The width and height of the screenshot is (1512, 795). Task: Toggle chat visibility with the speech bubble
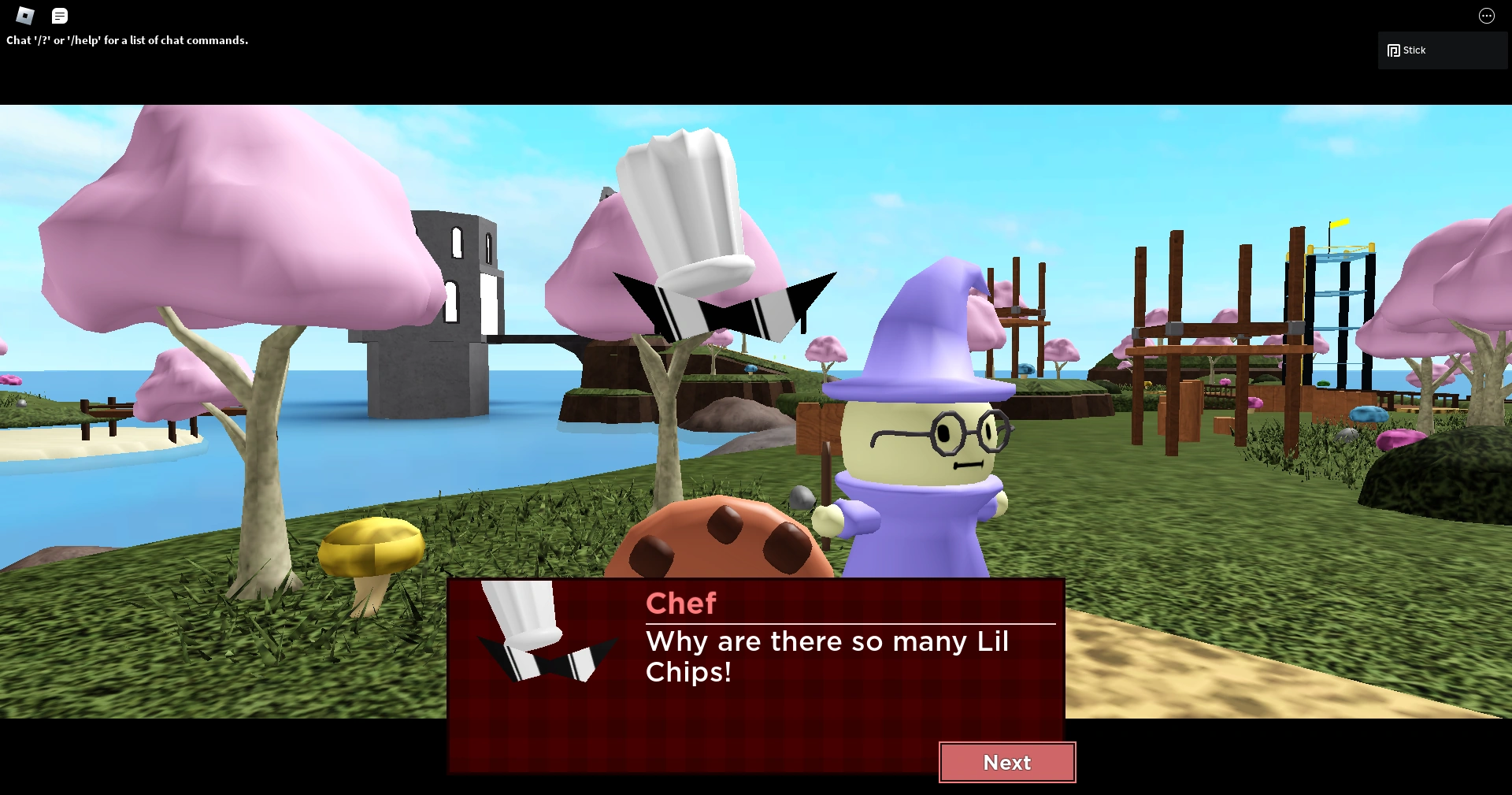point(59,16)
